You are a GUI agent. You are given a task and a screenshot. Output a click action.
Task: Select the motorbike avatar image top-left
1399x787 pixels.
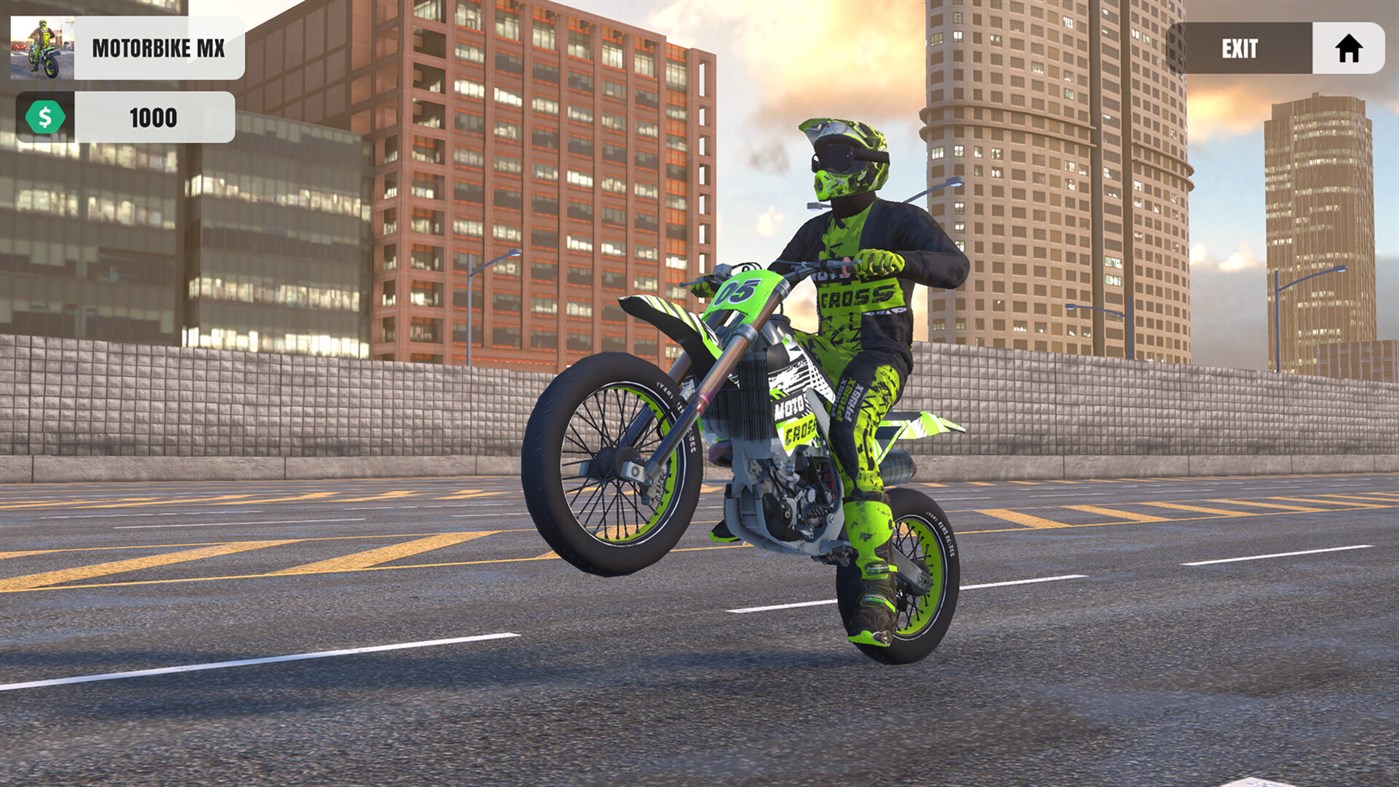42,45
